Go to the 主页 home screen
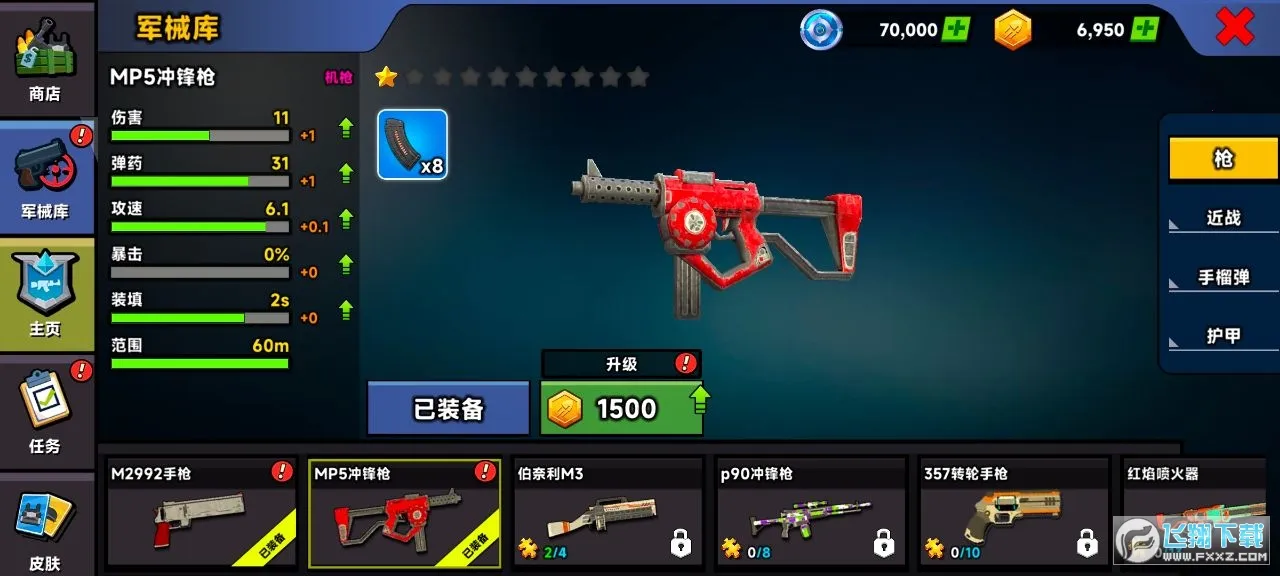This screenshot has height=576, width=1280. point(45,294)
